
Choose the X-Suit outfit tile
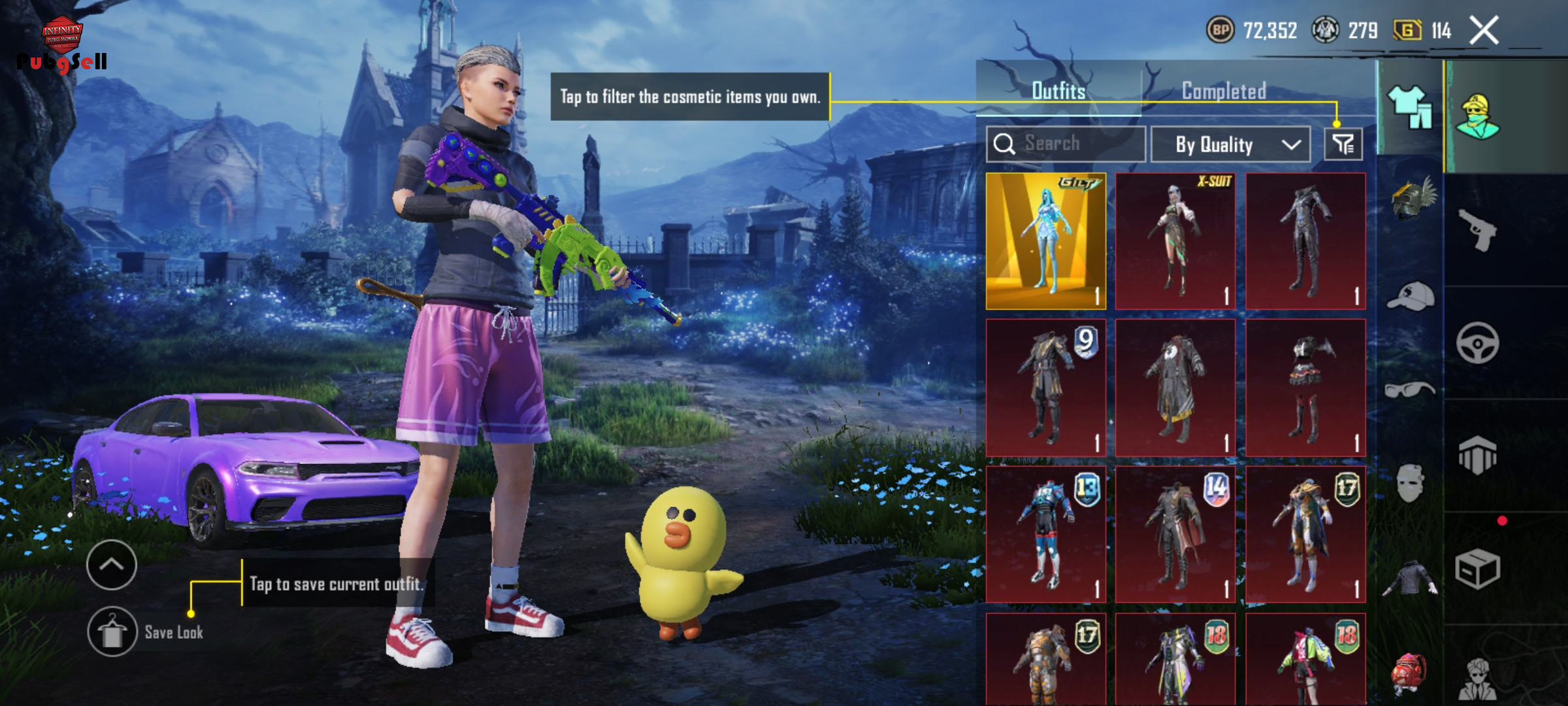[x=1175, y=241]
